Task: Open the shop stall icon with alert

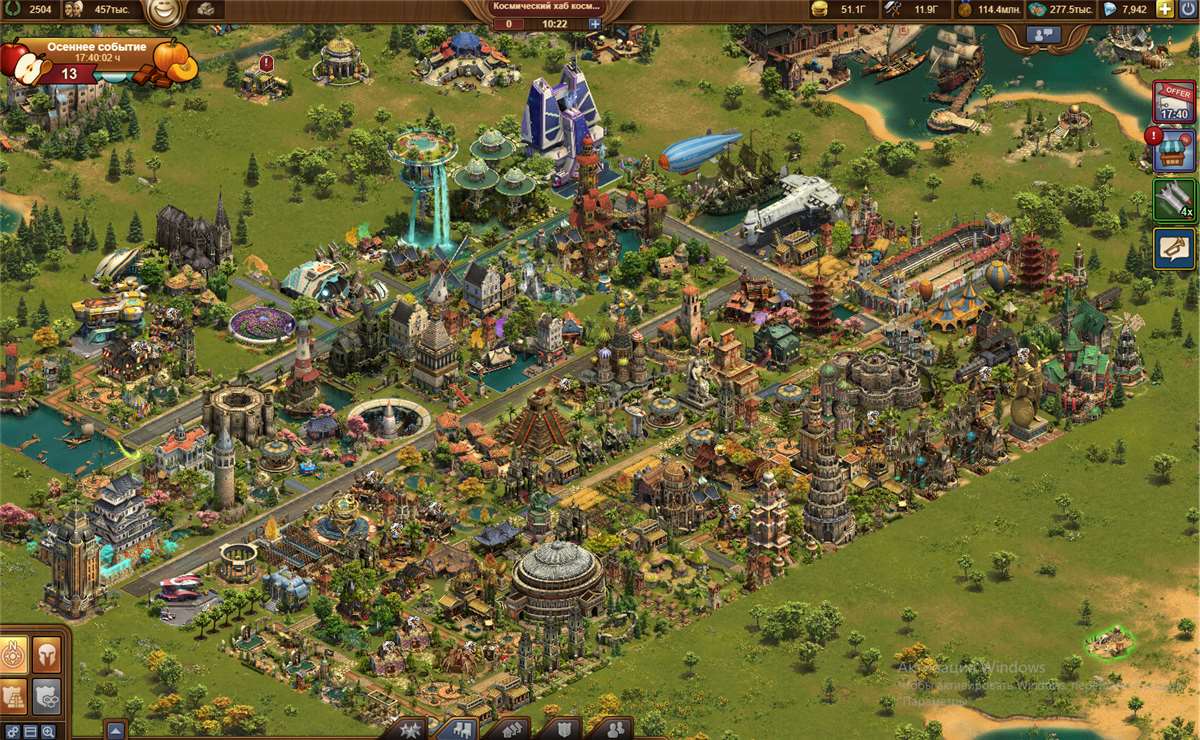Action: click(x=1174, y=150)
